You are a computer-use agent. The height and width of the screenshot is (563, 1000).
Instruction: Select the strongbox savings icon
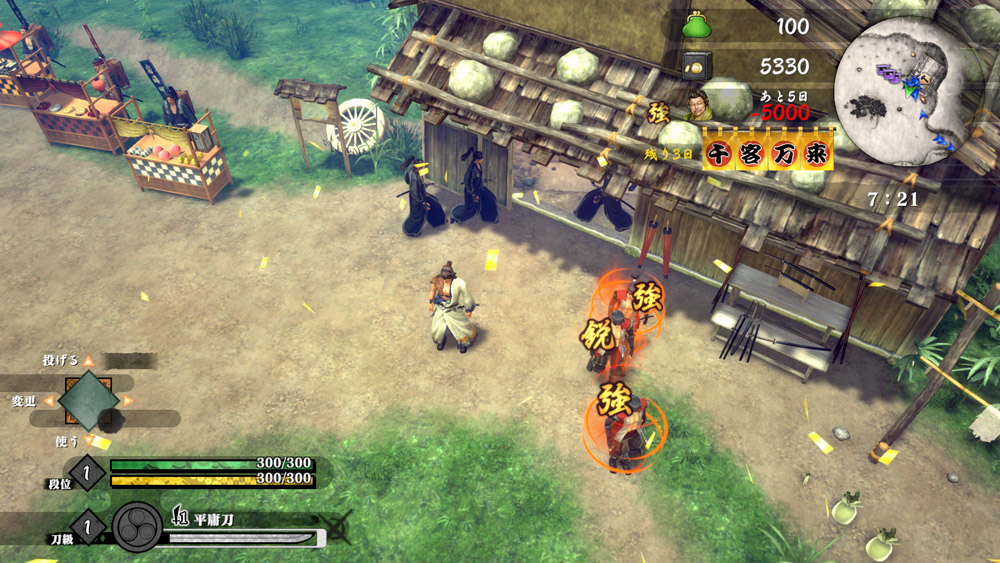coord(696,67)
